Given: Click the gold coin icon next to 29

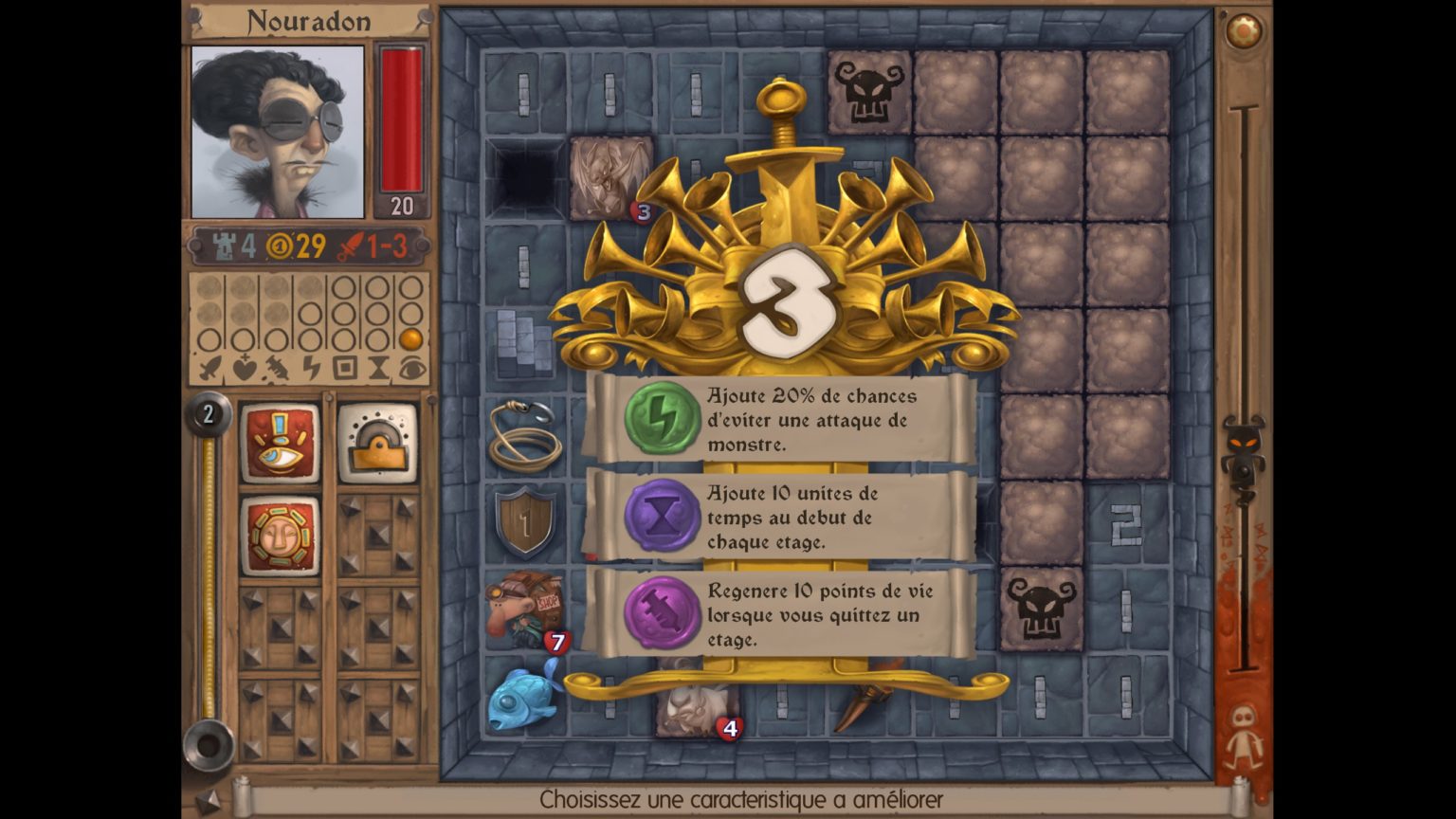Looking at the screenshot, I should tap(280, 245).
